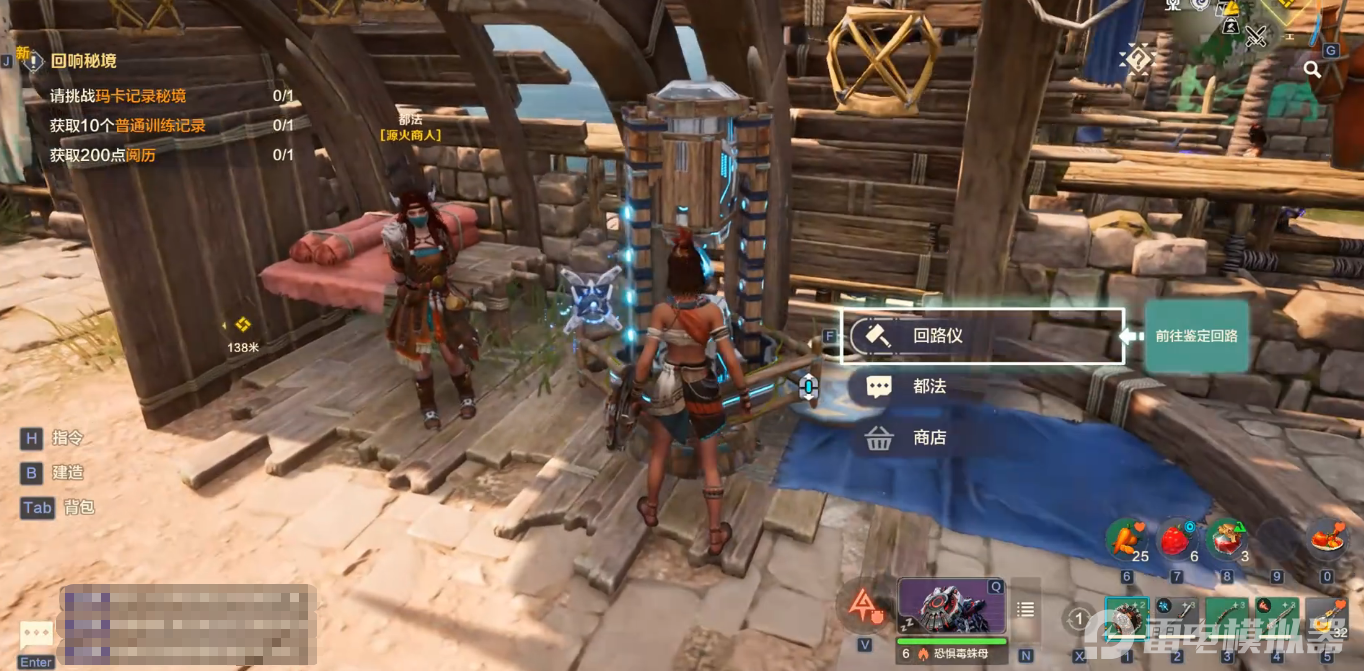Click the magnifying glass search icon
Viewport: 1364px width, 671px height.
coord(1312,69)
